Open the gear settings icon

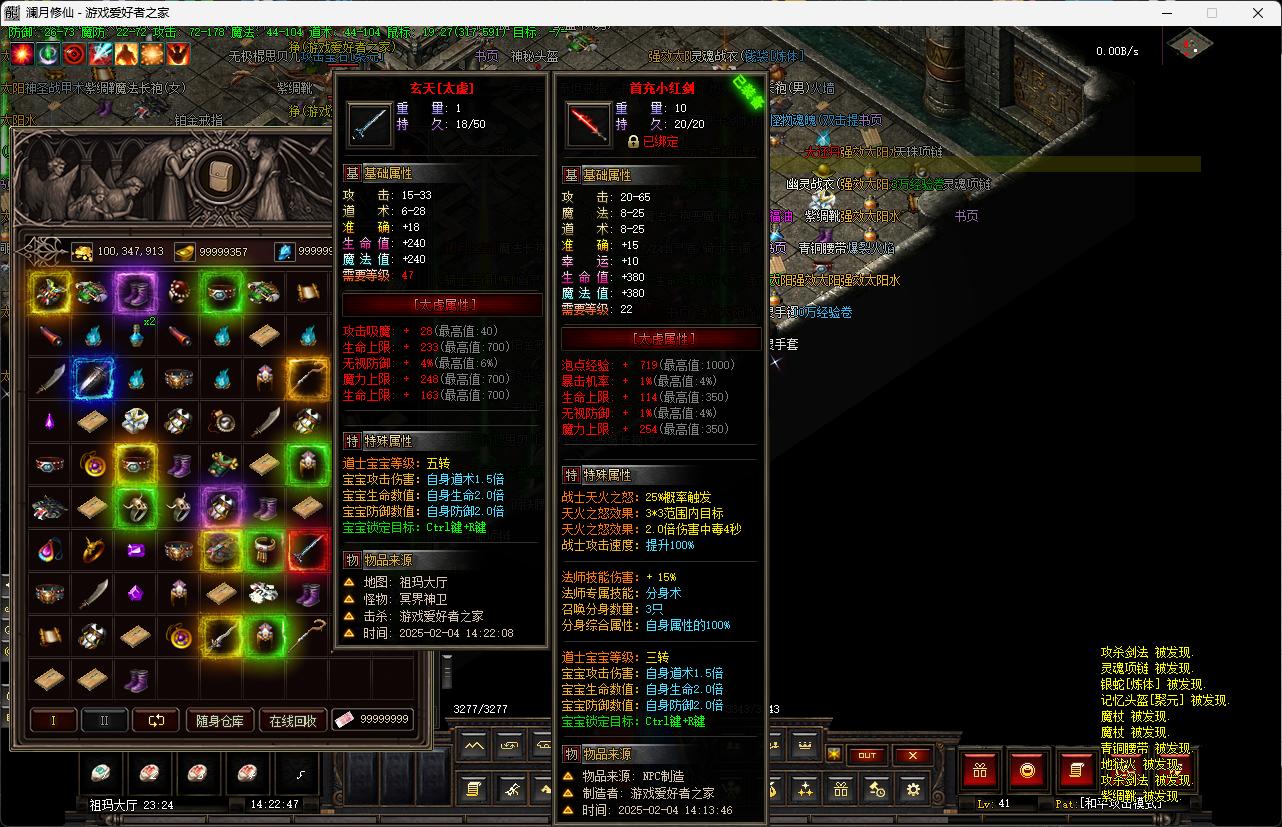click(x=912, y=790)
